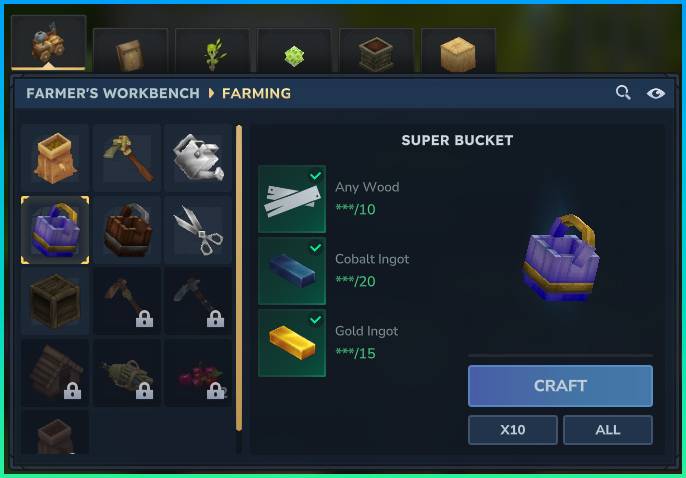Choose the hoe recipe slot
Viewport: 686px width, 478px height.
coord(127,158)
